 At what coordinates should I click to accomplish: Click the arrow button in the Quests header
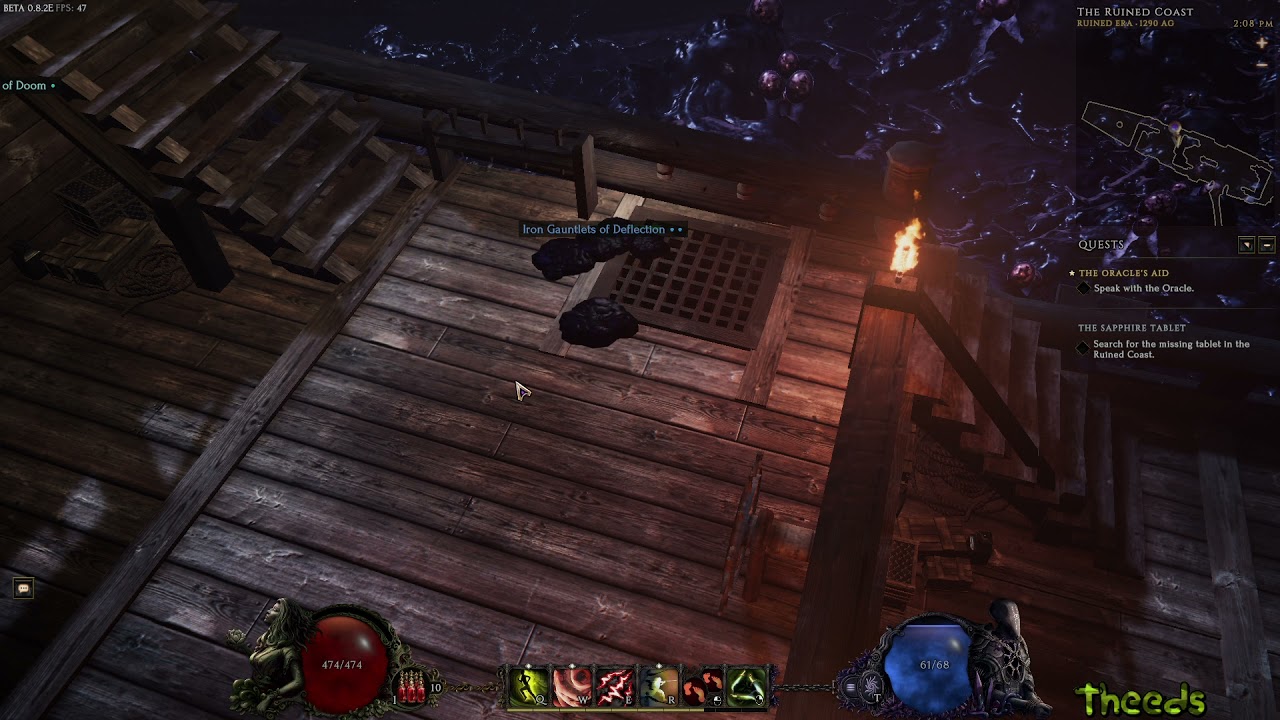pos(1246,245)
